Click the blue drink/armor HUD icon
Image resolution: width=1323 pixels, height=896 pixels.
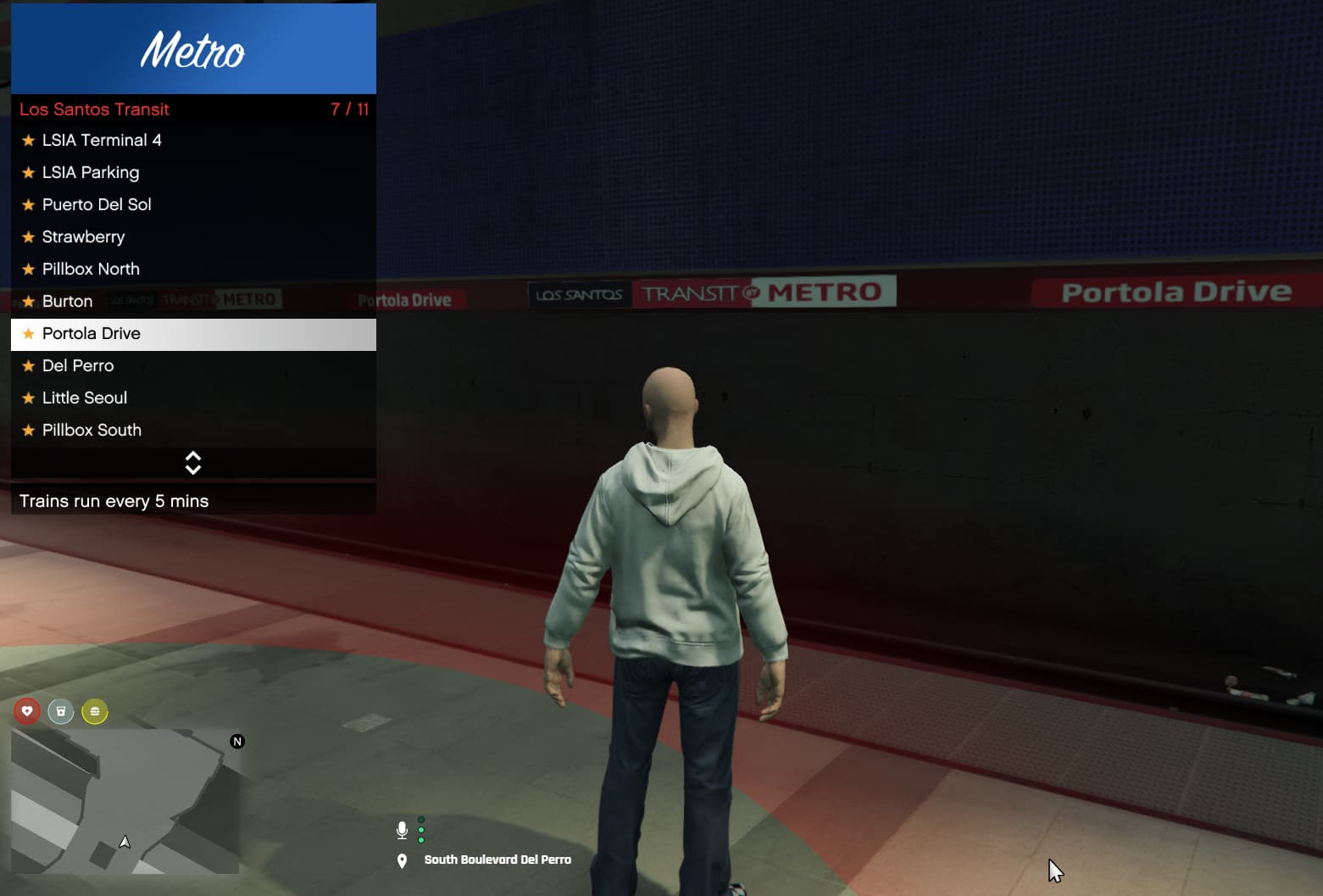[60, 712]
